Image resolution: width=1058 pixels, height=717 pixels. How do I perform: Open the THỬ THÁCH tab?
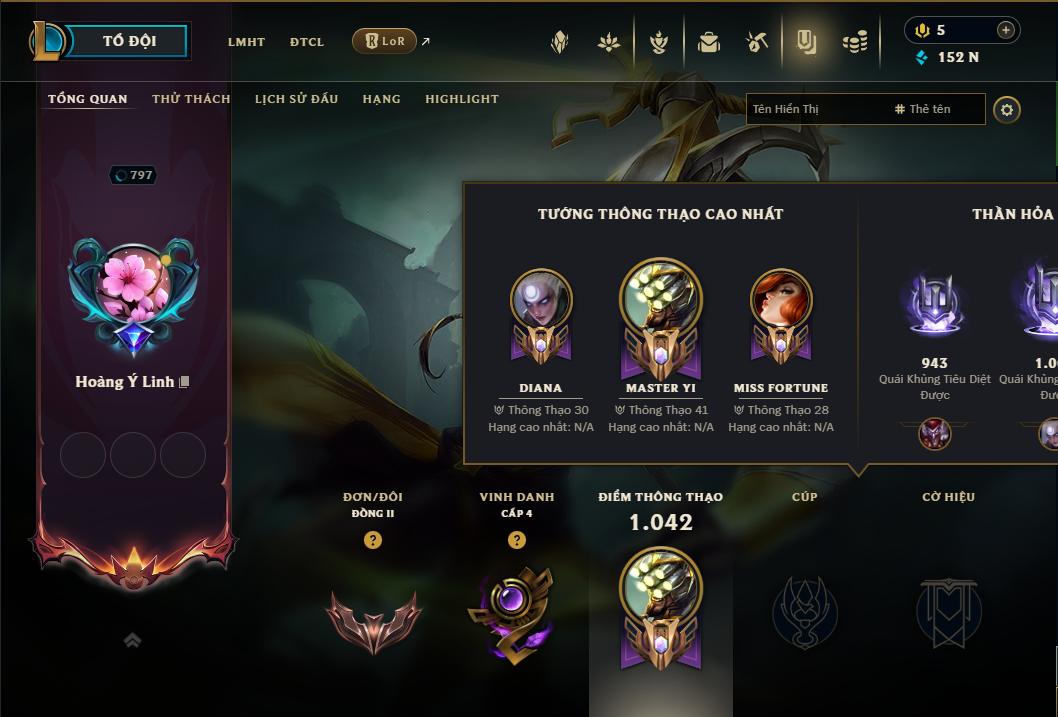click(191, 99)
